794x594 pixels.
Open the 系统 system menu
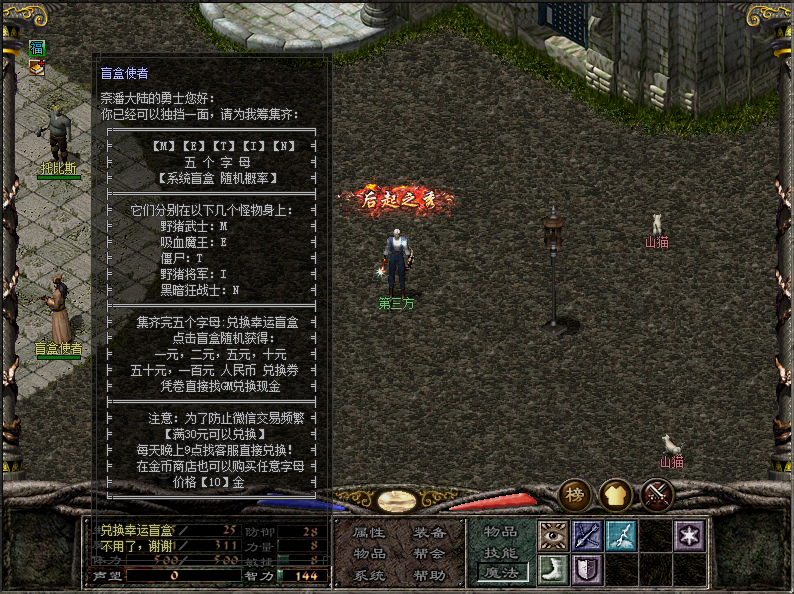pyautogui.click(x=369, y=575)
